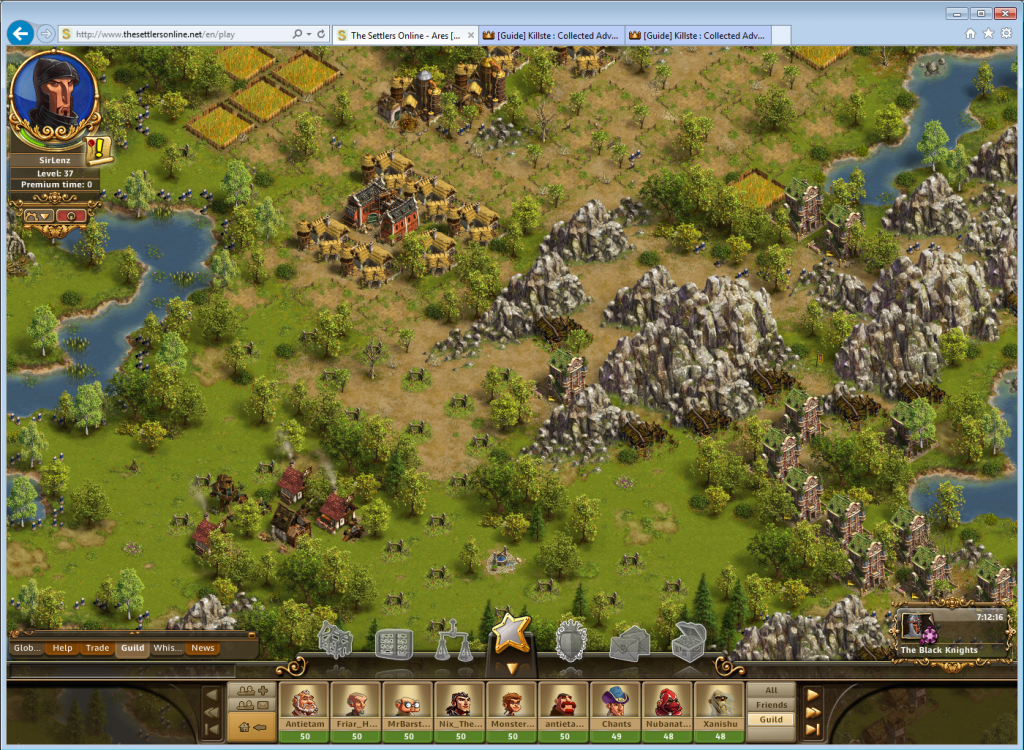Open the guild shield icon
This screenshot has width=1024, height=750.
[x=571, y=641]
